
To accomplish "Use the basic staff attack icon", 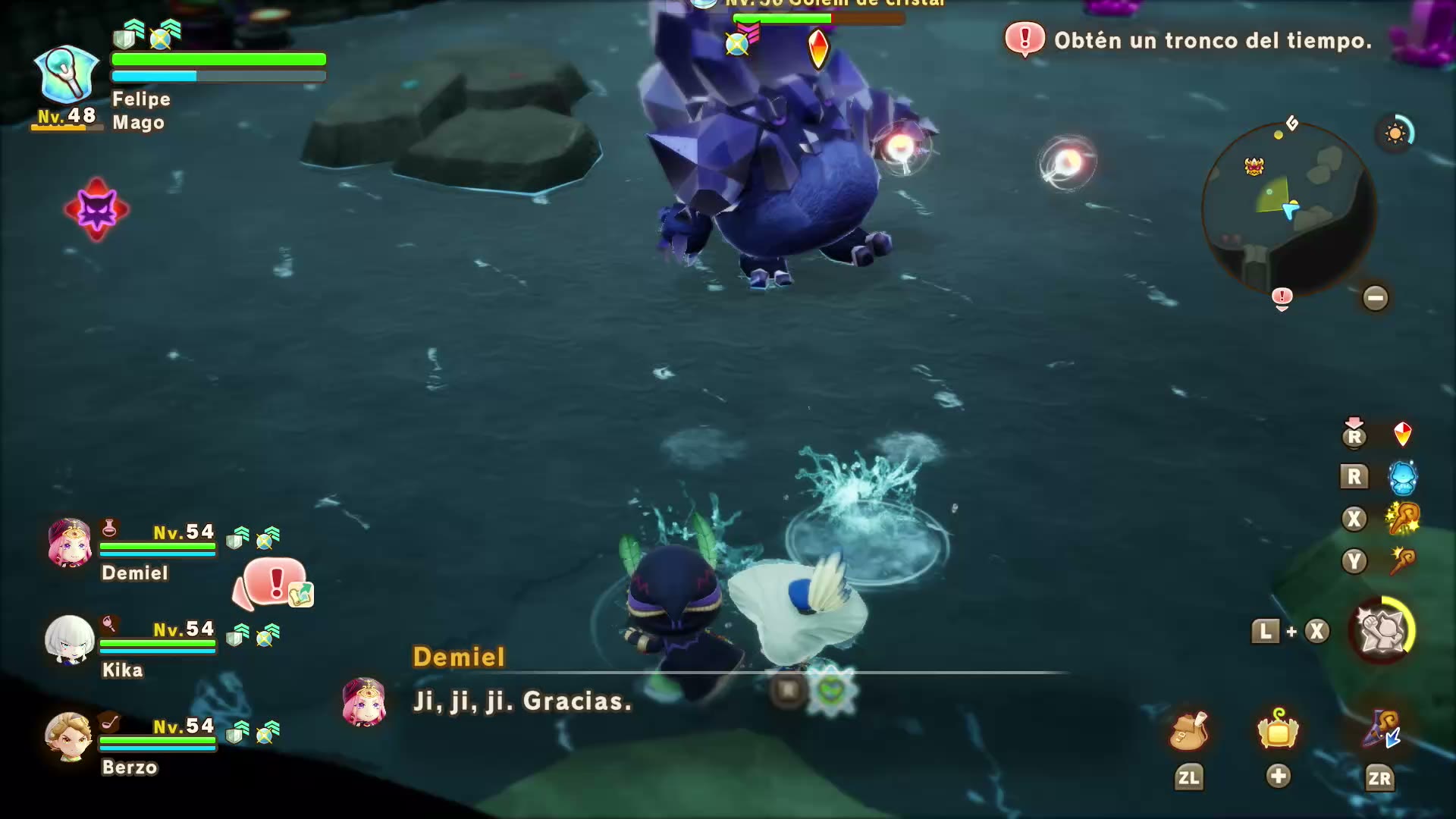I will (1402, 562).
